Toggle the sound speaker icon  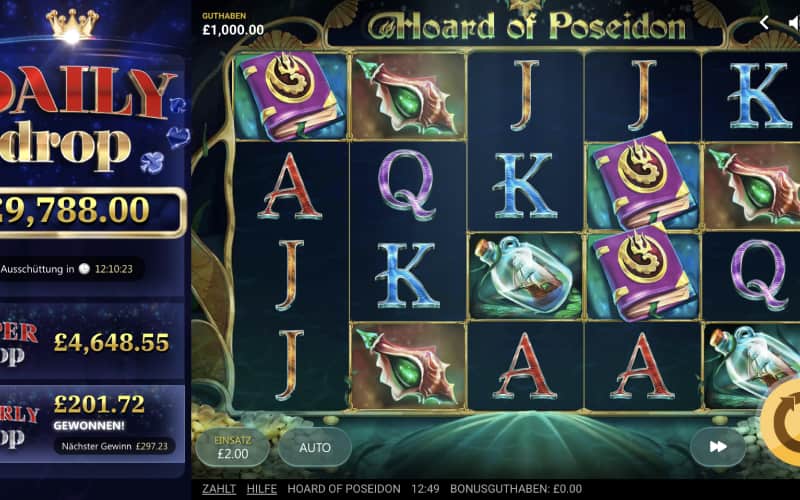794,22
